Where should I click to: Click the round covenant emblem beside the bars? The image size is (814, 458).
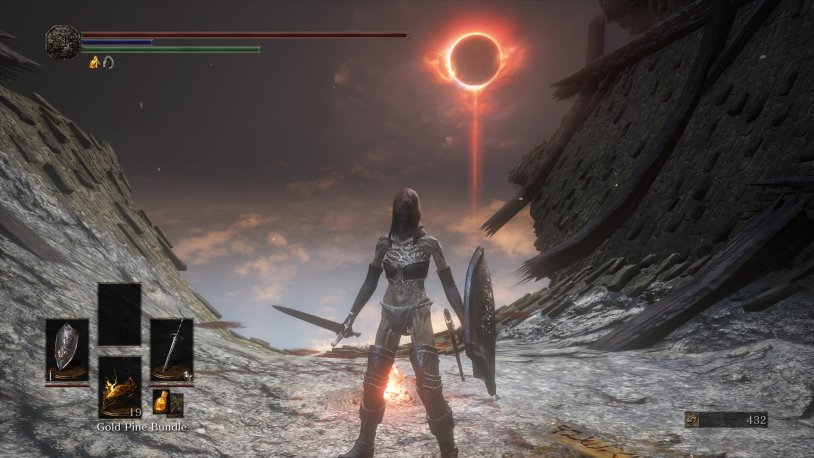click(x=63, y=41)
